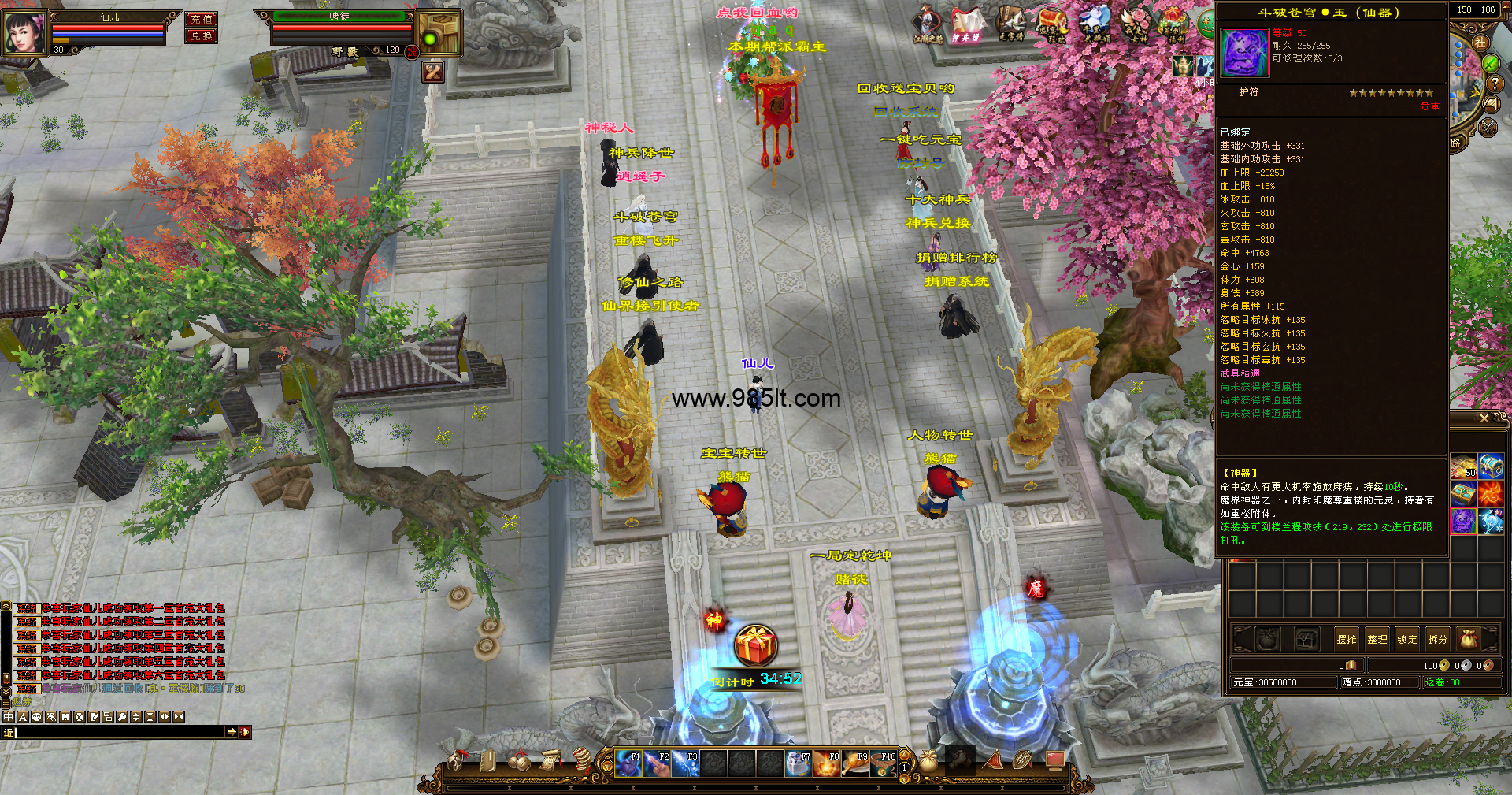Claim the gift box countdown reward
The image size is (1512, 795).
(x=756, y=645)
